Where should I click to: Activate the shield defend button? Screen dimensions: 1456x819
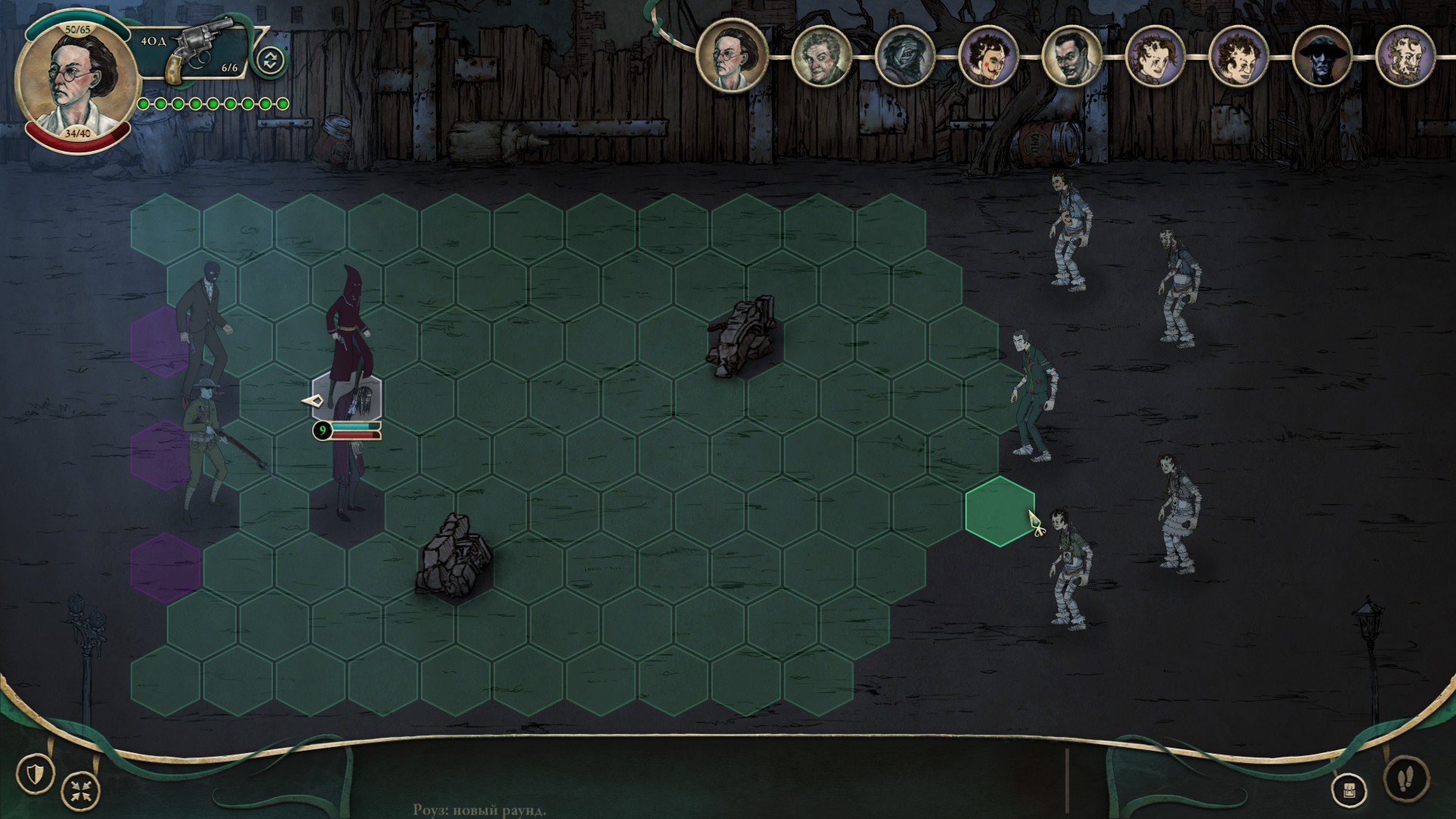[35, 773]
